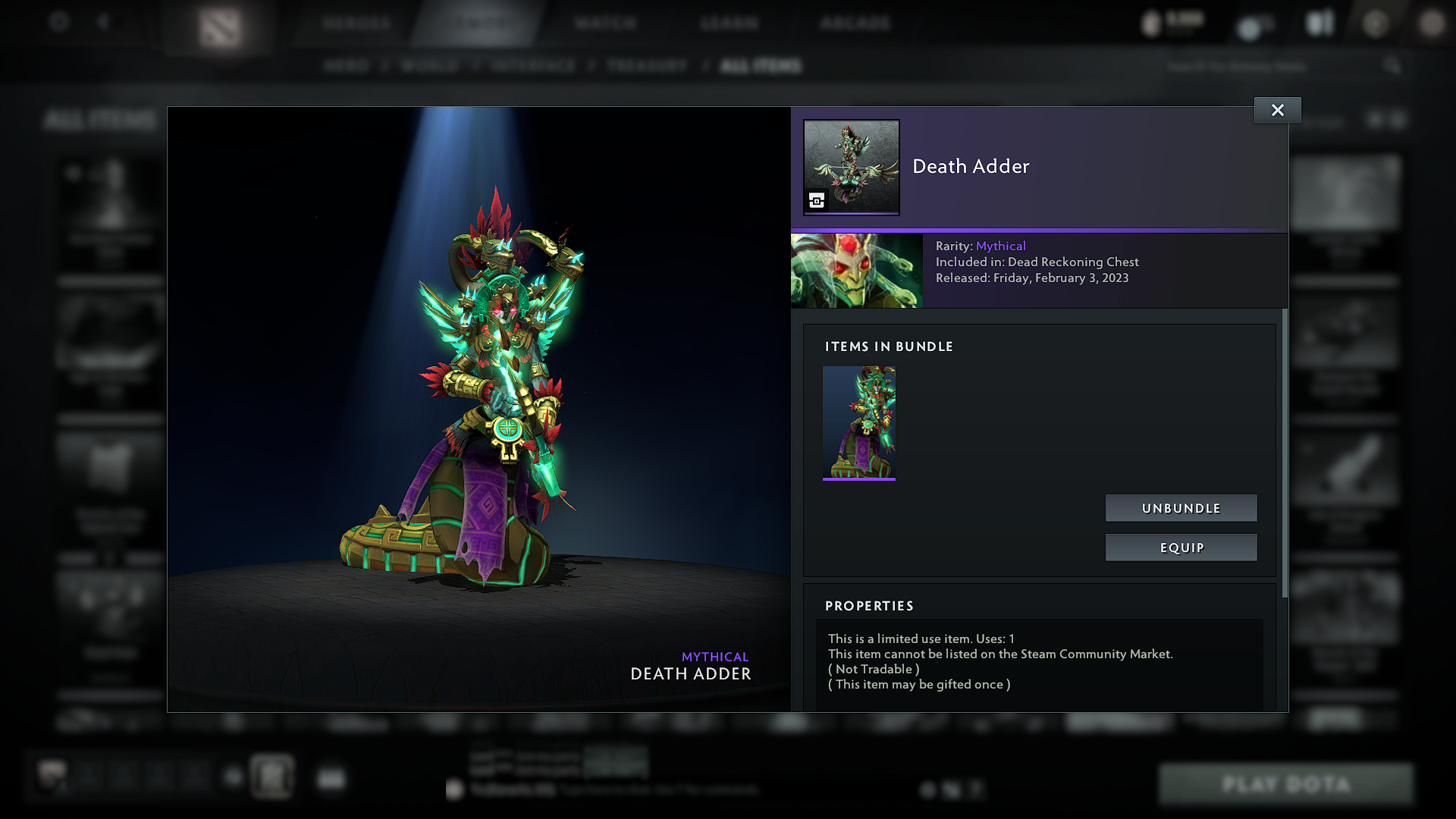This screenshot has height=819, width=1456.
Task: Switch to the HEROES menu tab
Action: (x=356, y=23)
